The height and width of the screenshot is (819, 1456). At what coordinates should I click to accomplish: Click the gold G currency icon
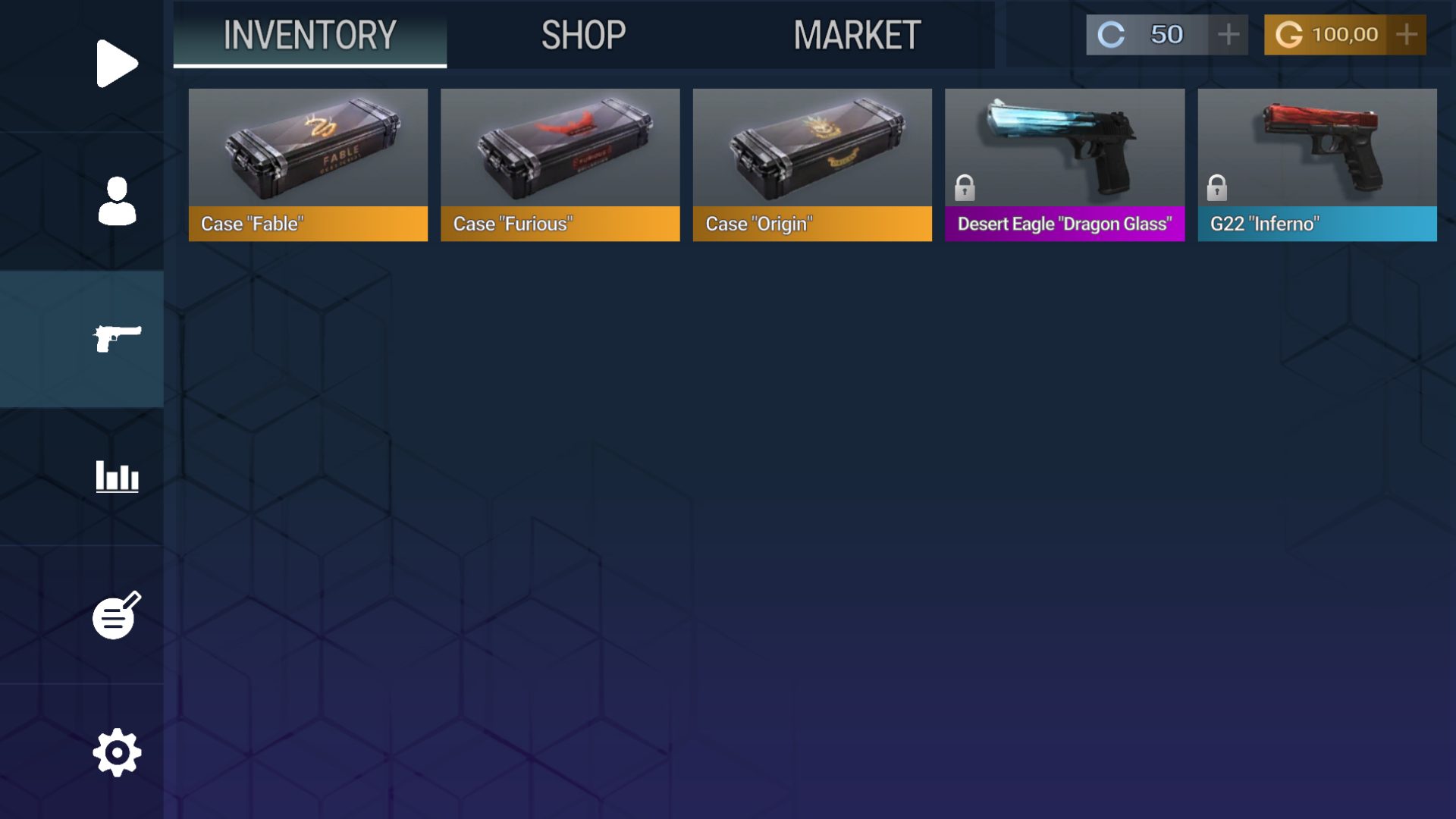[x=1289, y=34]
